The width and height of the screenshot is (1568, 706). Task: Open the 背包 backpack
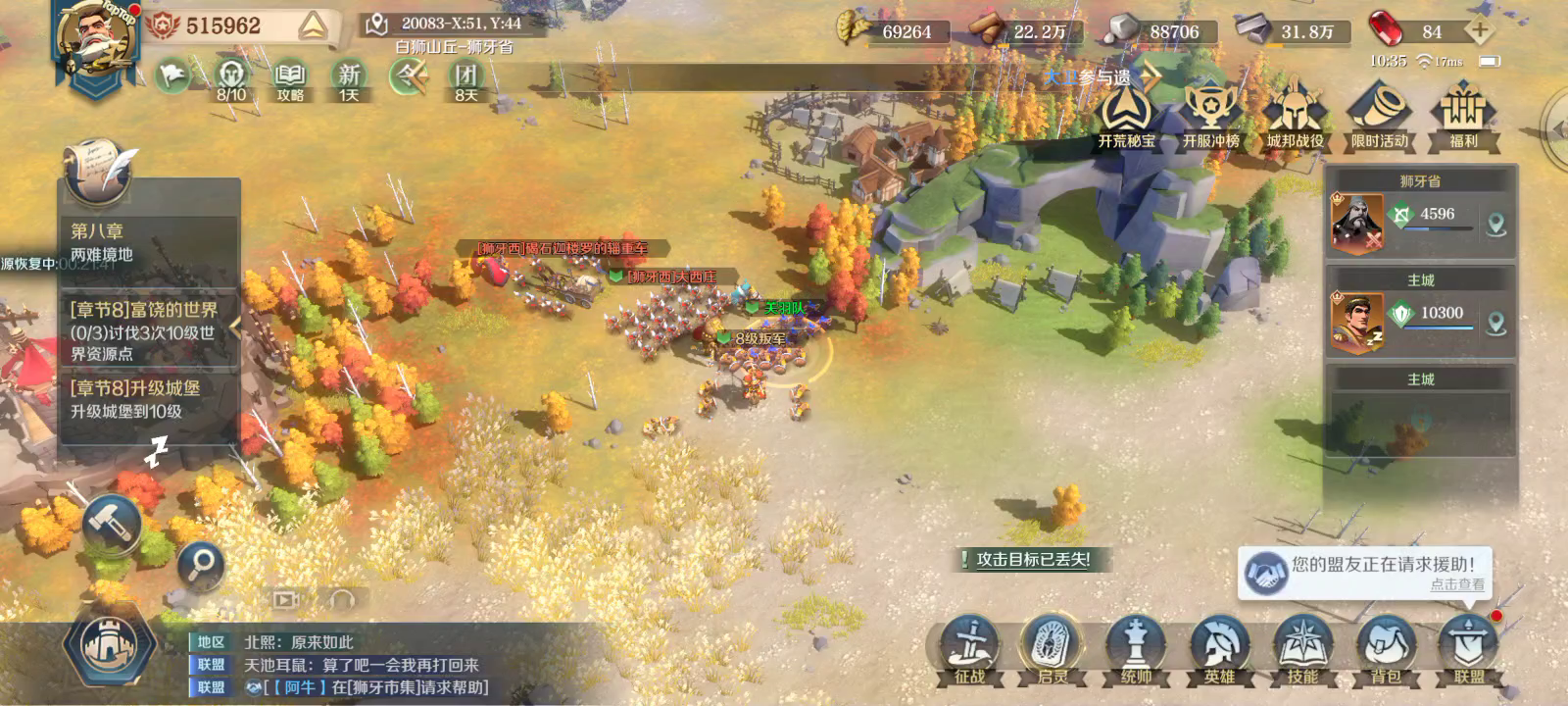tap(1386, 650)
